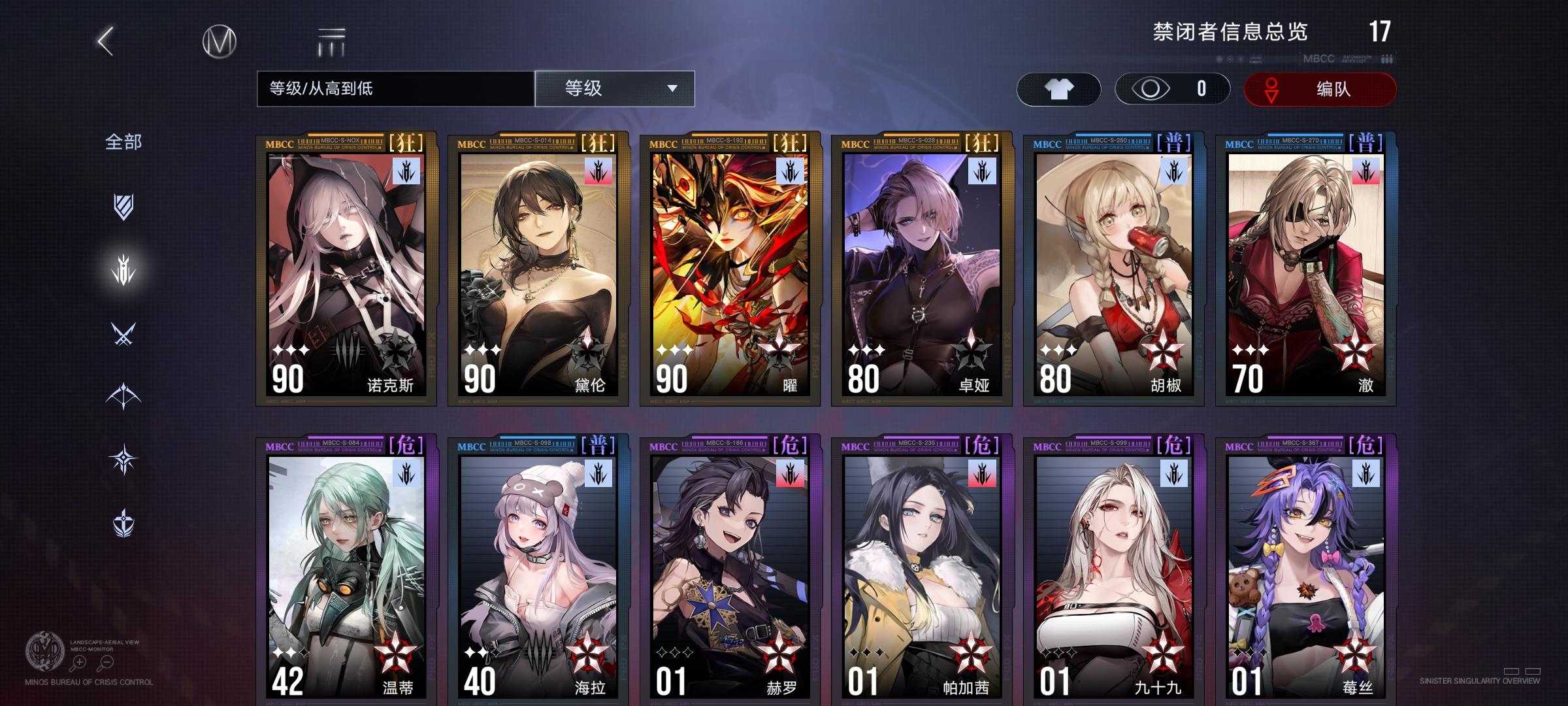Click the zoom-in magnifier at bottom left

(79, 661)
